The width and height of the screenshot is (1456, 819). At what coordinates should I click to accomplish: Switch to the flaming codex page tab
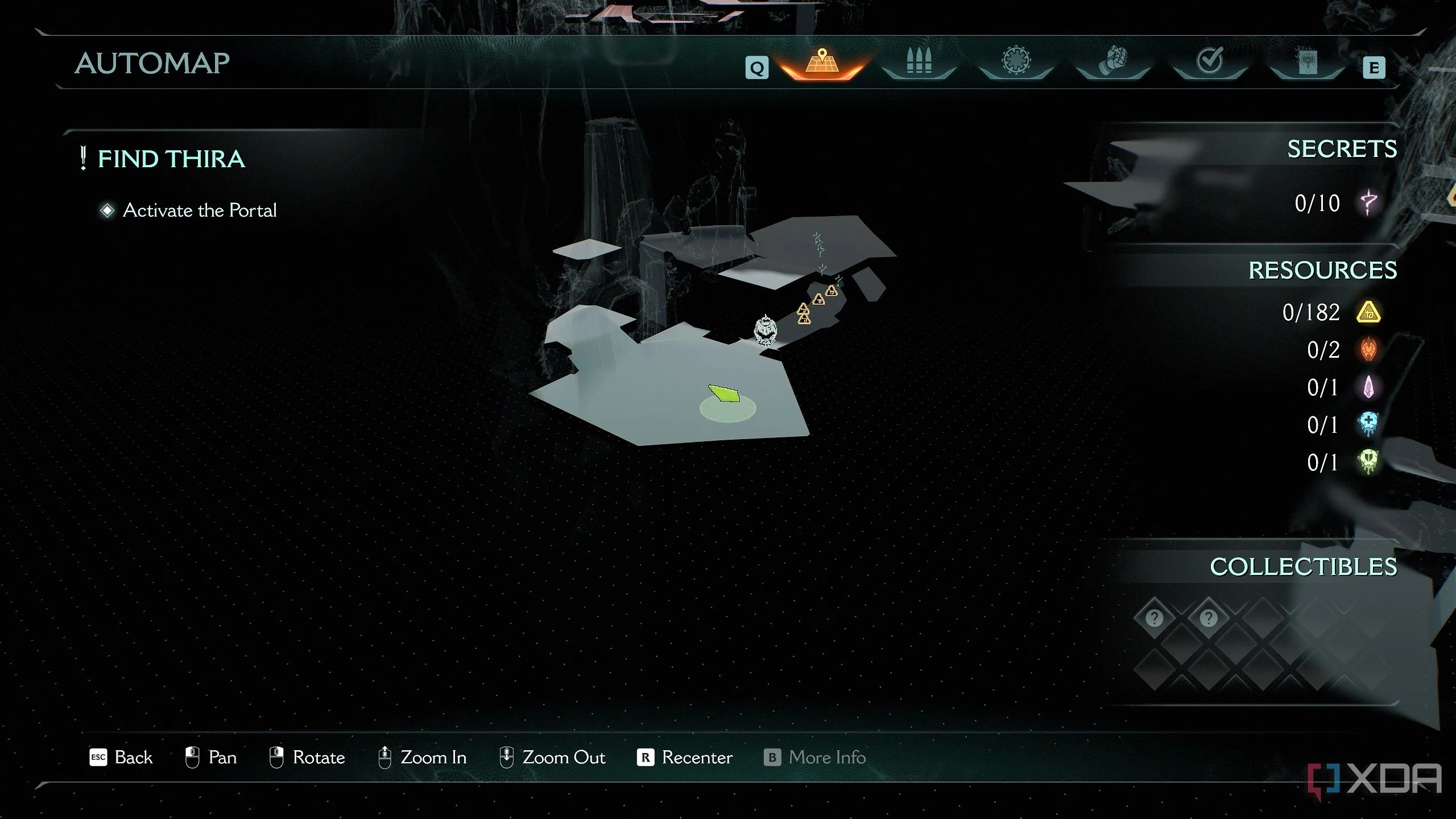point(1307,61)
